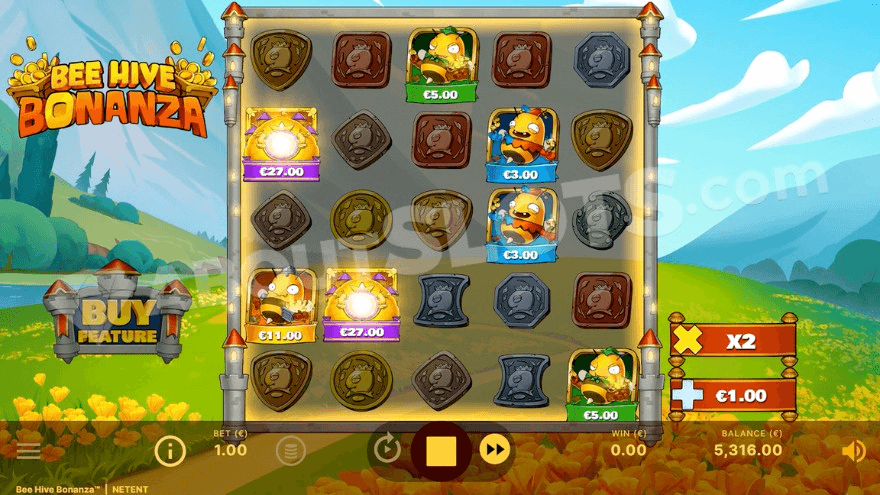
Task: Open the hamburger menu
Action: click(29, 450)
